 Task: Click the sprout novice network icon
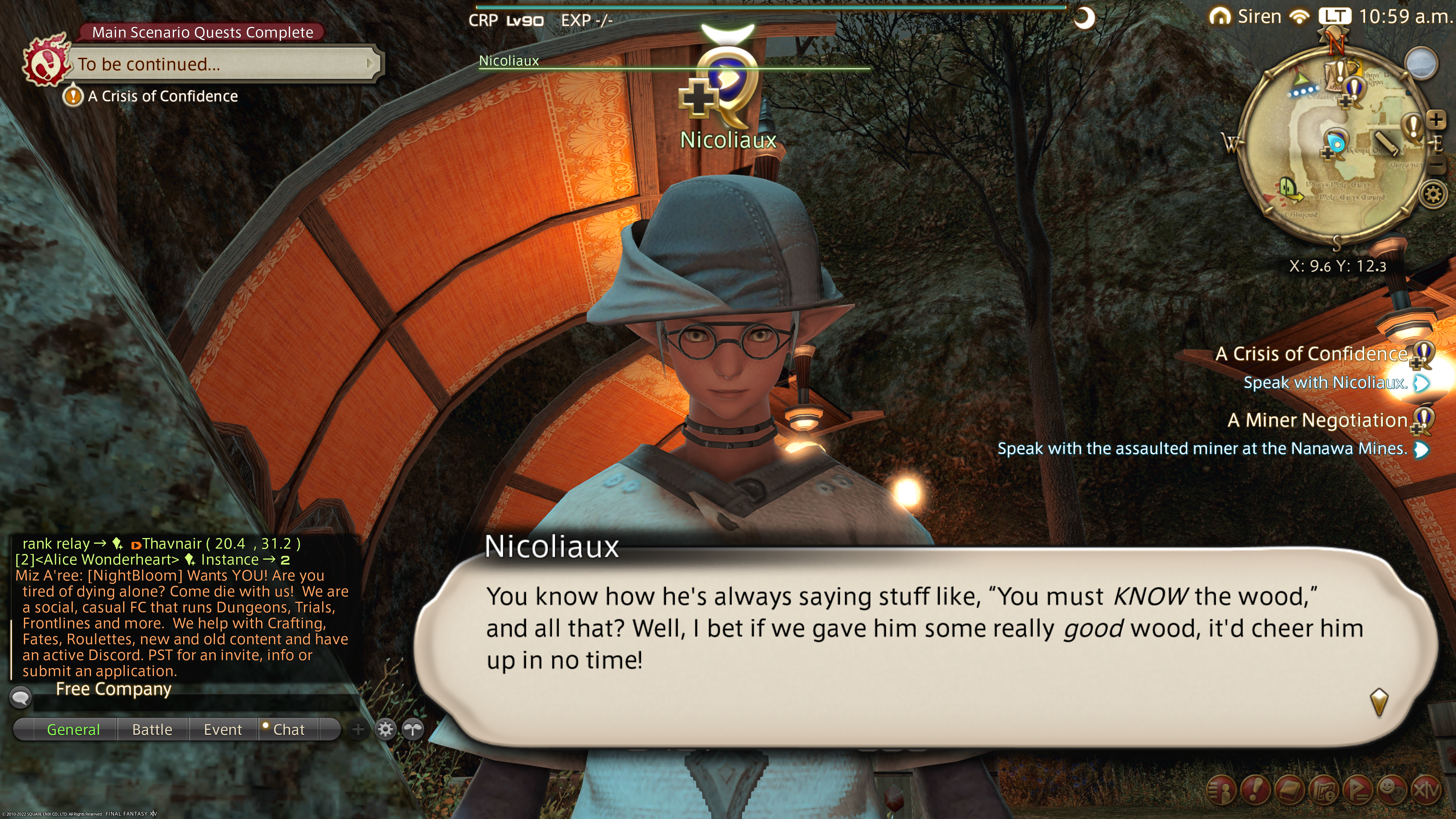[x=413, y=729]
